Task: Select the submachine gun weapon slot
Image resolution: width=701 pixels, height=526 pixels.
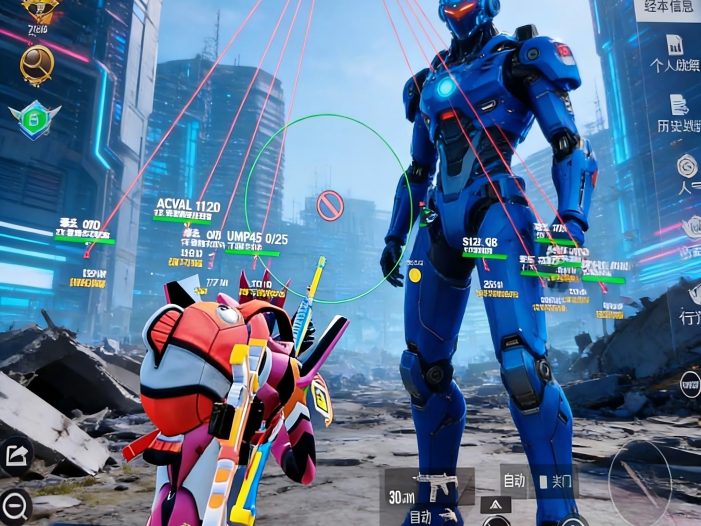Action: (x=430, y=486)
